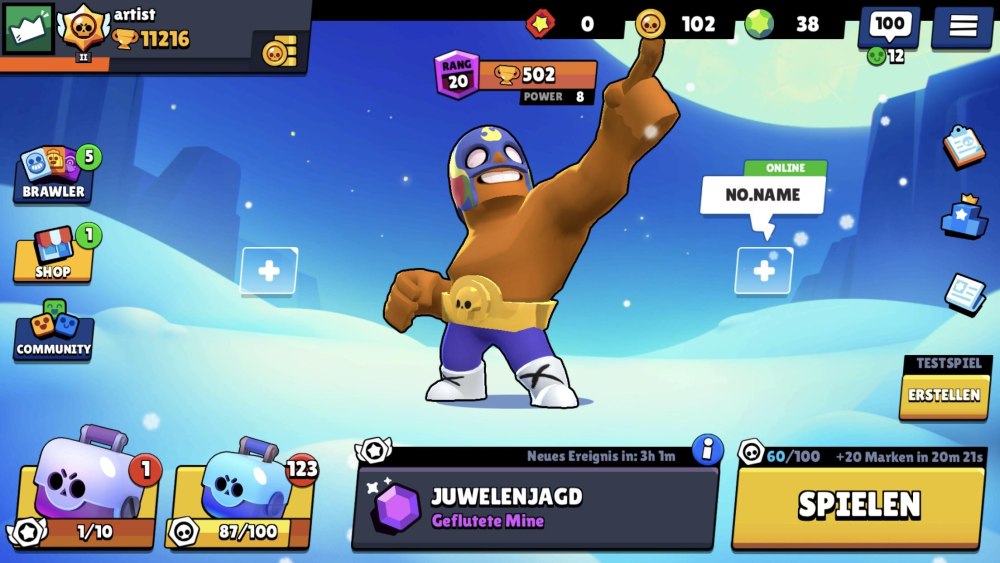Open the blue crown leaderboard icon
The width and height of the screenshot is (1000, 563).
964,217
